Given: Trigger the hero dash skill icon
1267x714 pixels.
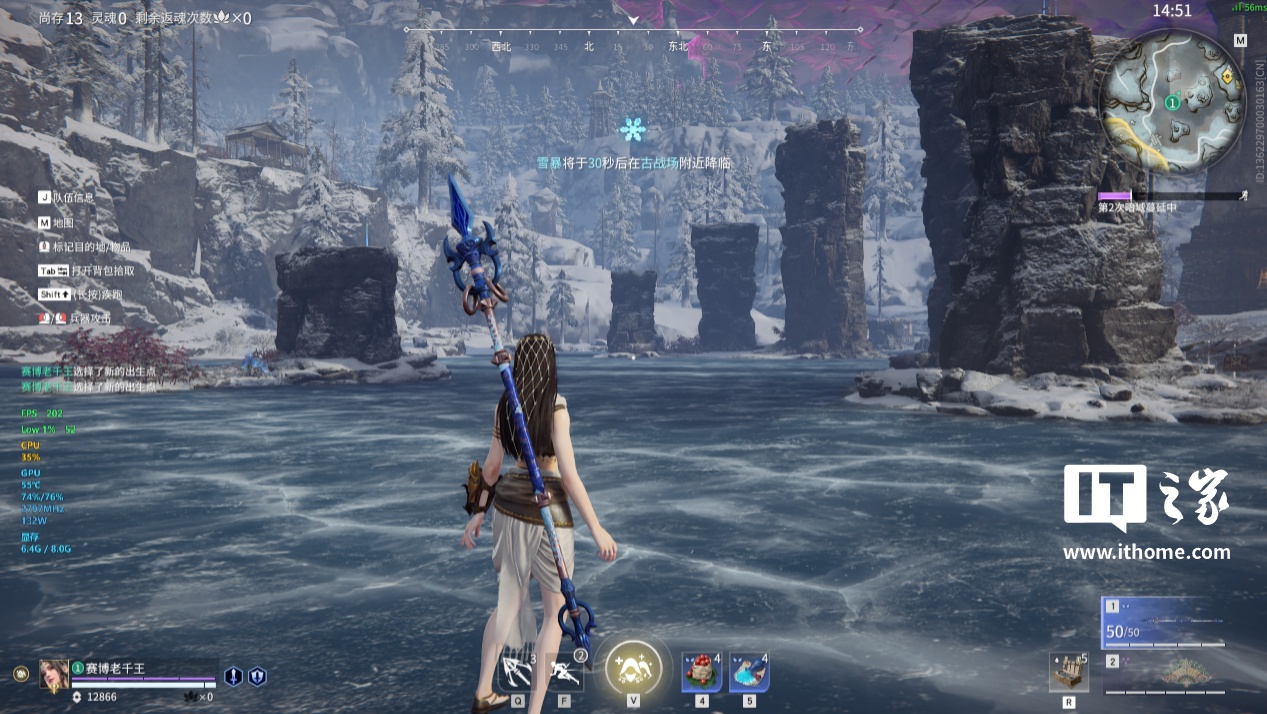Looking at the screenshot, I should 565,671.
